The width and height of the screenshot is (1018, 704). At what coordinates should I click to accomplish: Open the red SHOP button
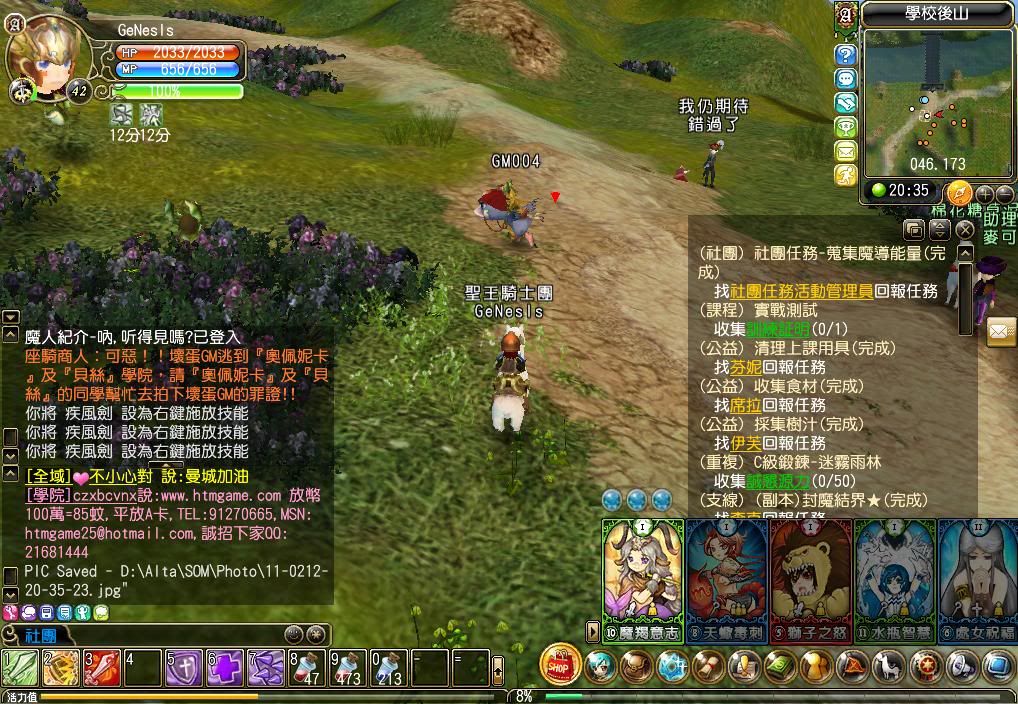(x=560, y=665)
